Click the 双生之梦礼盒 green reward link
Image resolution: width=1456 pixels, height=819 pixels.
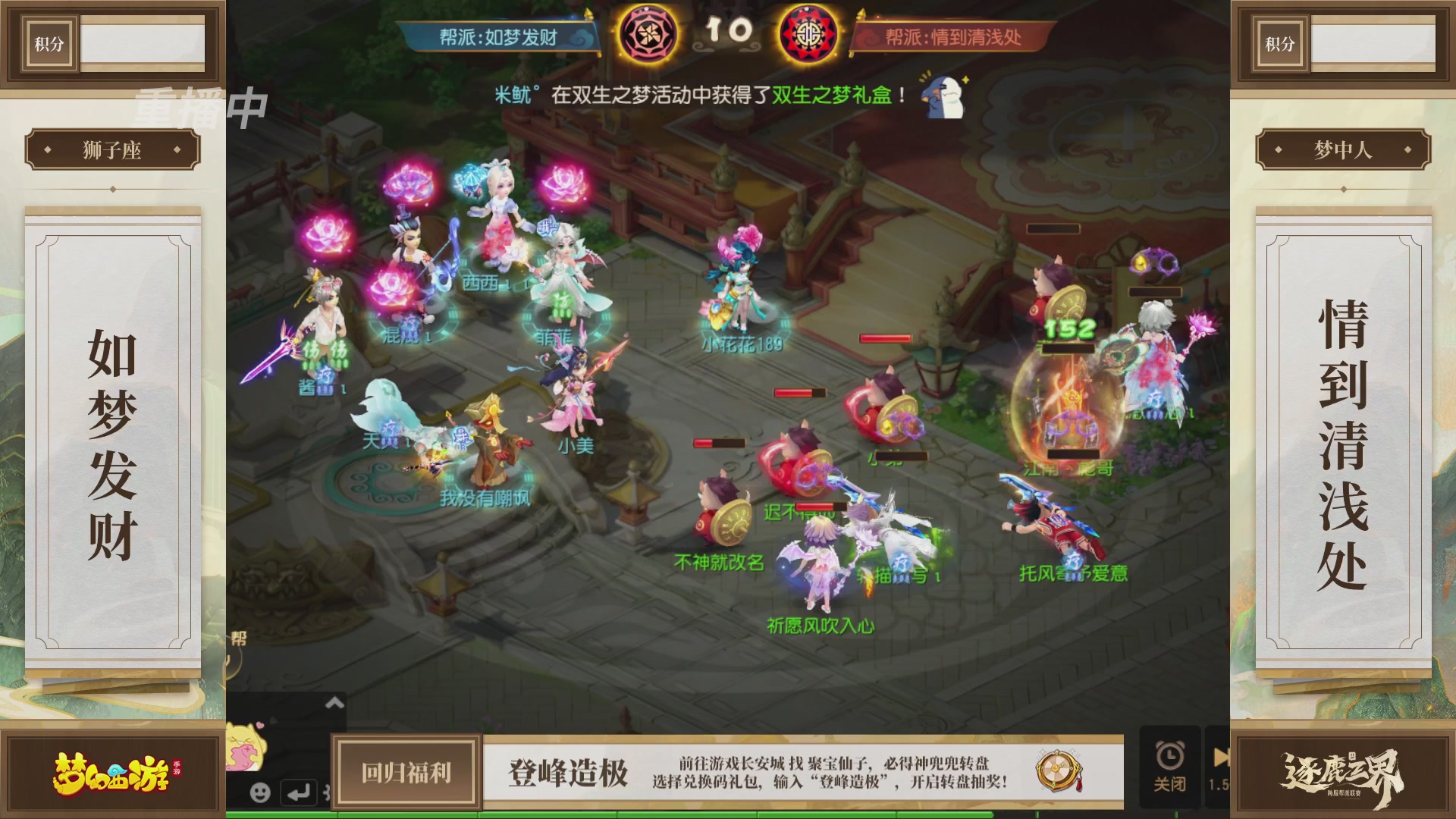[830, 94]
